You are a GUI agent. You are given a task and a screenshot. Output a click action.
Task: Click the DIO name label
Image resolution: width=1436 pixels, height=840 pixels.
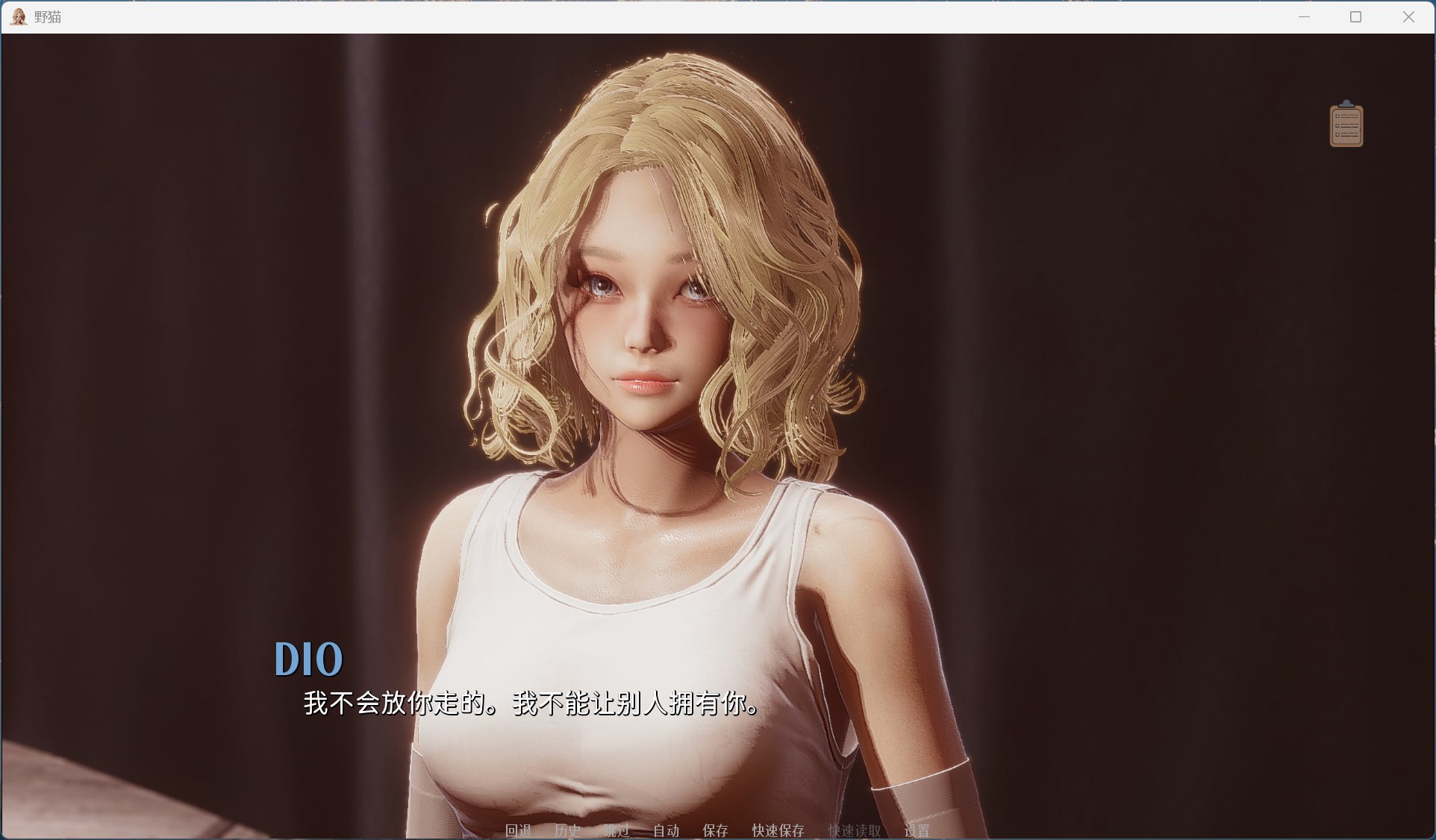(308, 657)
